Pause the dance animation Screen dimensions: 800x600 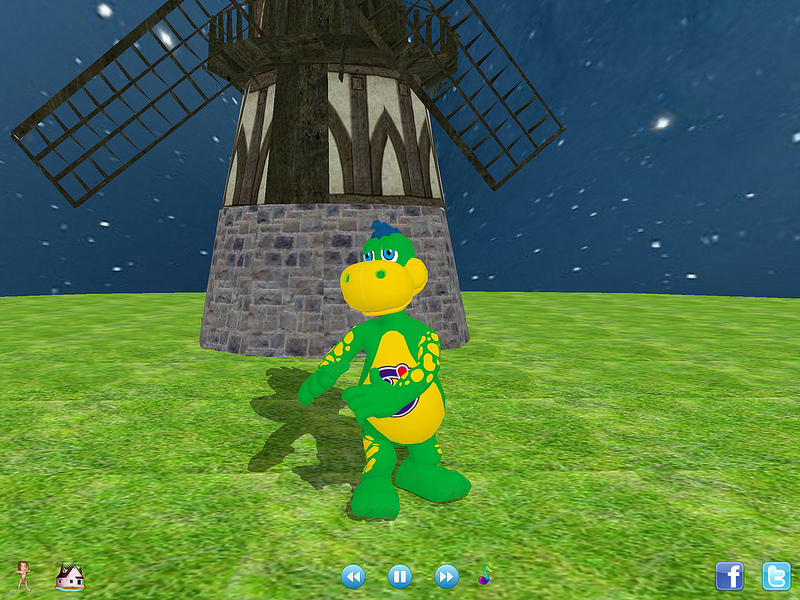coord(399,576)
